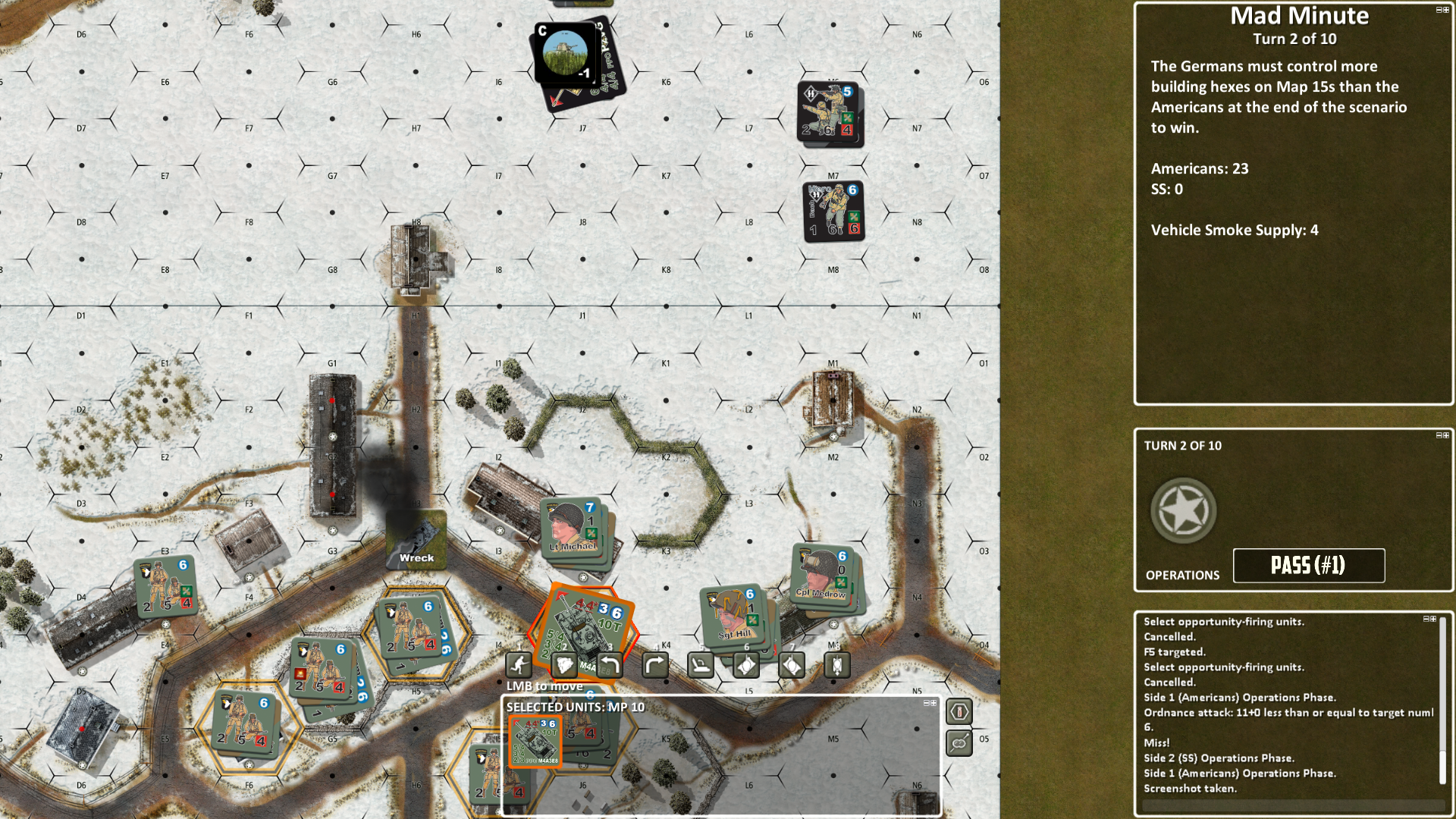The height and width of the screenshot is (819, 1456).
Task: Click the turn-right arrow movement icon
Action: tap(655, 666)
